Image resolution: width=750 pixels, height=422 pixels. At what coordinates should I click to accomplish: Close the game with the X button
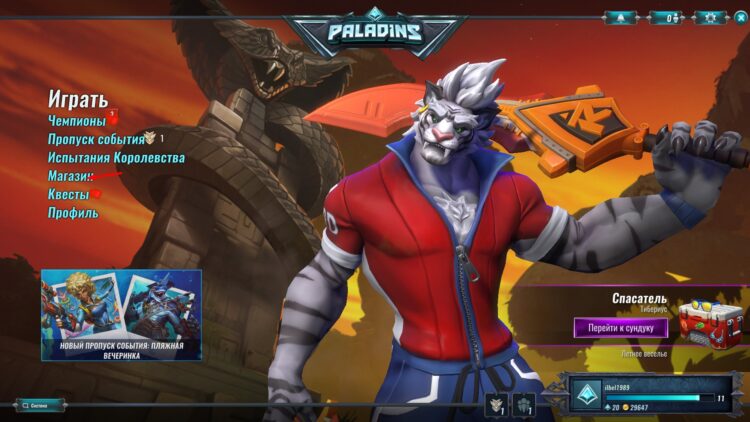(x=739, y=17)
